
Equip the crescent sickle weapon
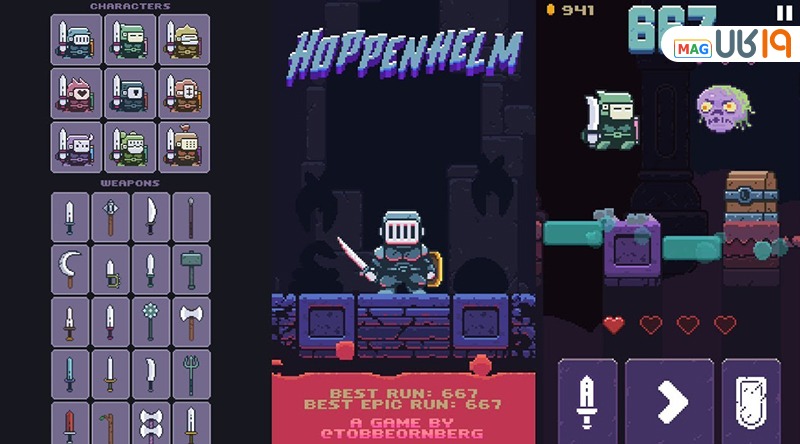click(x=70, y=269)
